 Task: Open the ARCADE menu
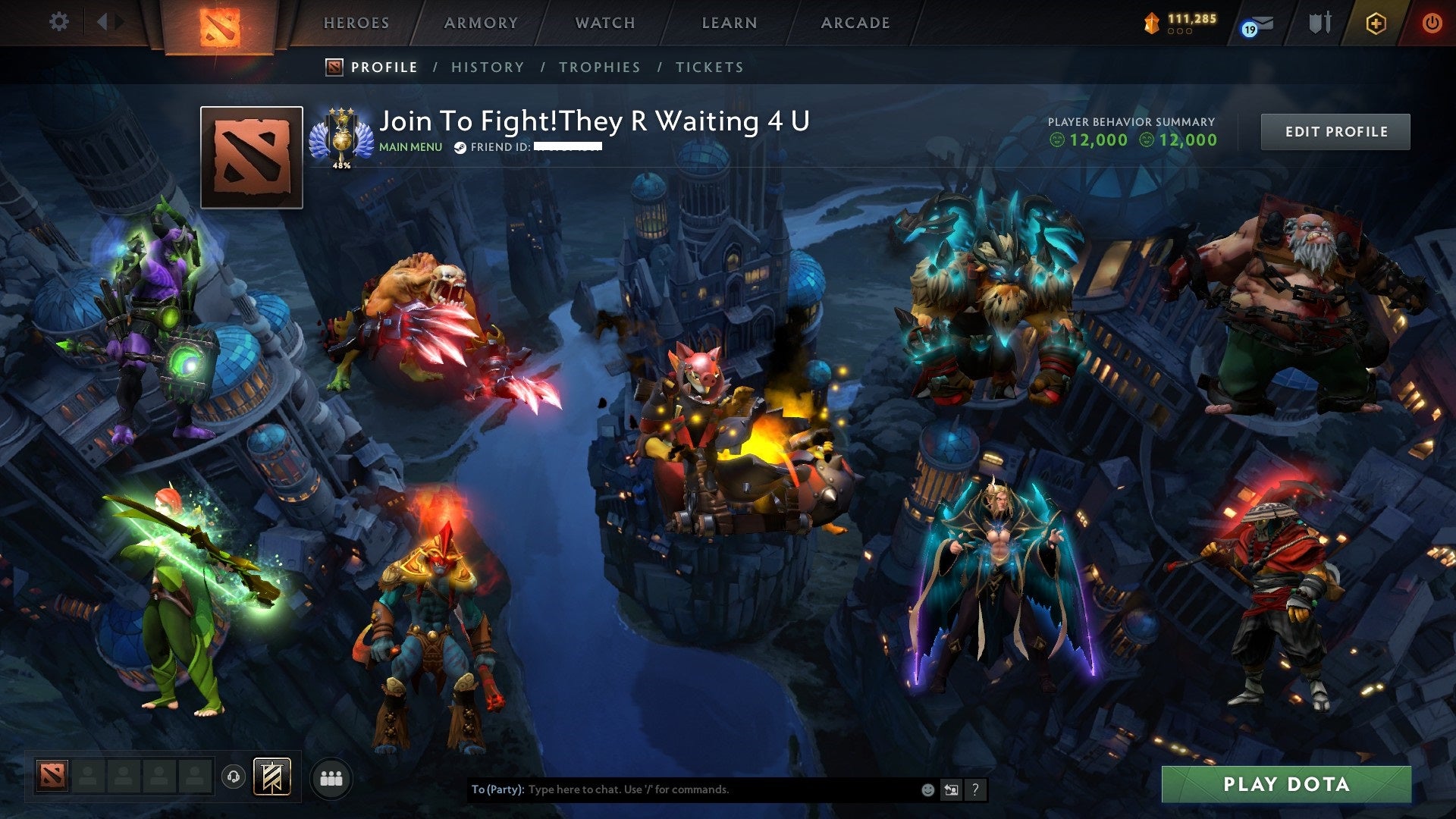pos(855,23)
